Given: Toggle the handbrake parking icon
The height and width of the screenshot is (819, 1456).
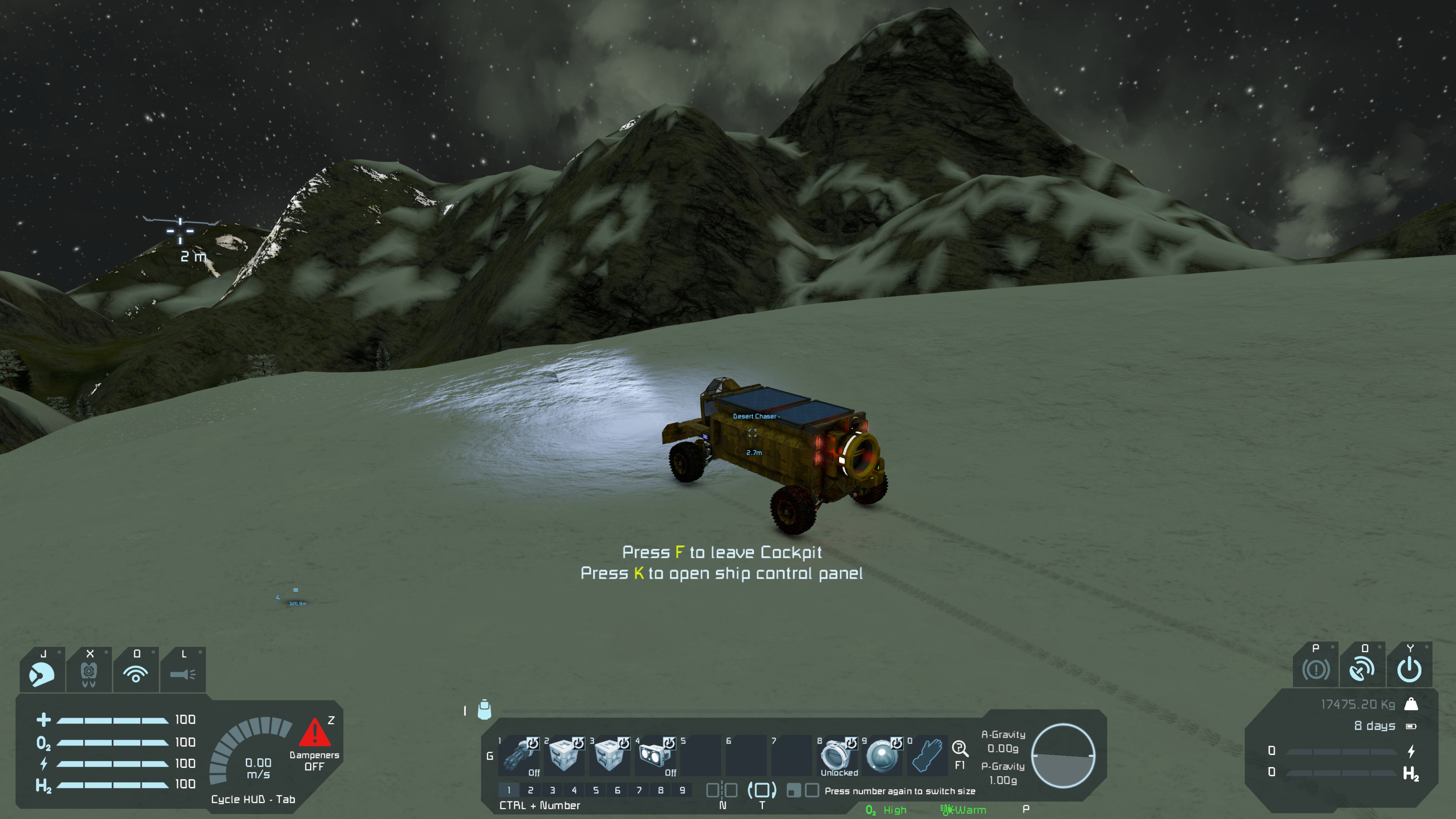Looking at the screenshot, I should coord(1315,670).
